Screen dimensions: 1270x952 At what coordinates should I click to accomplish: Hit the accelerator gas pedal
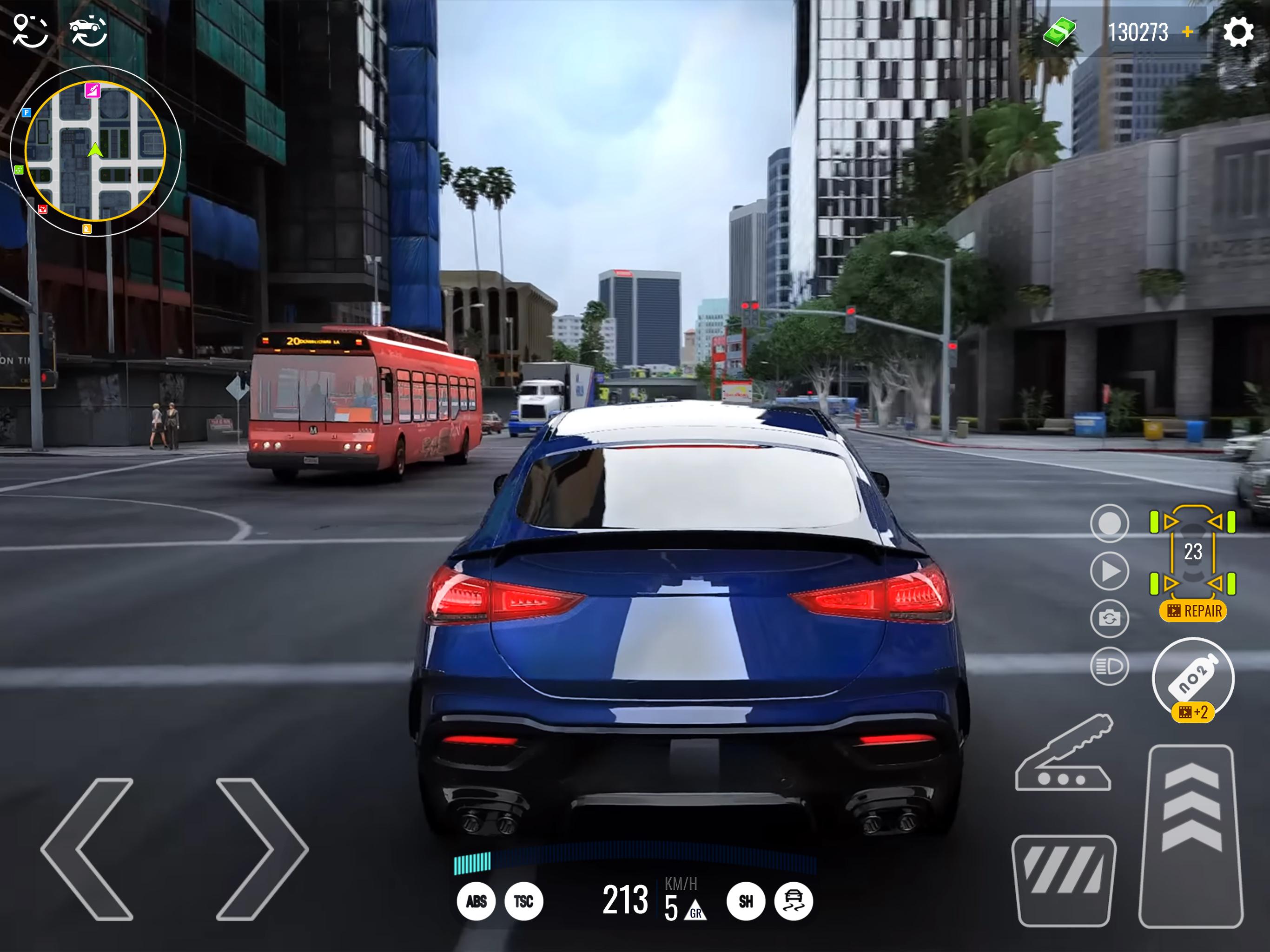tap(1191, 835)
